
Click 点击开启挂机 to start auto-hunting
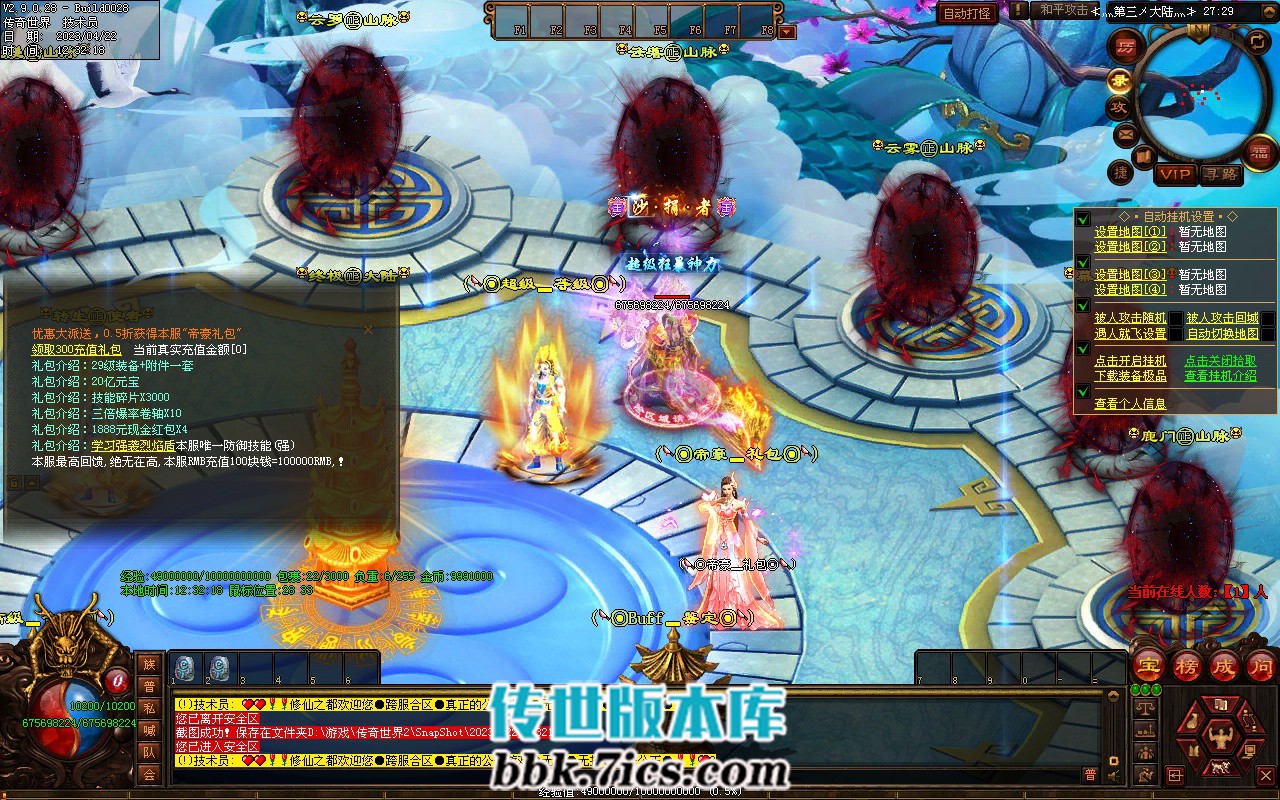(x=1129, y=361)
